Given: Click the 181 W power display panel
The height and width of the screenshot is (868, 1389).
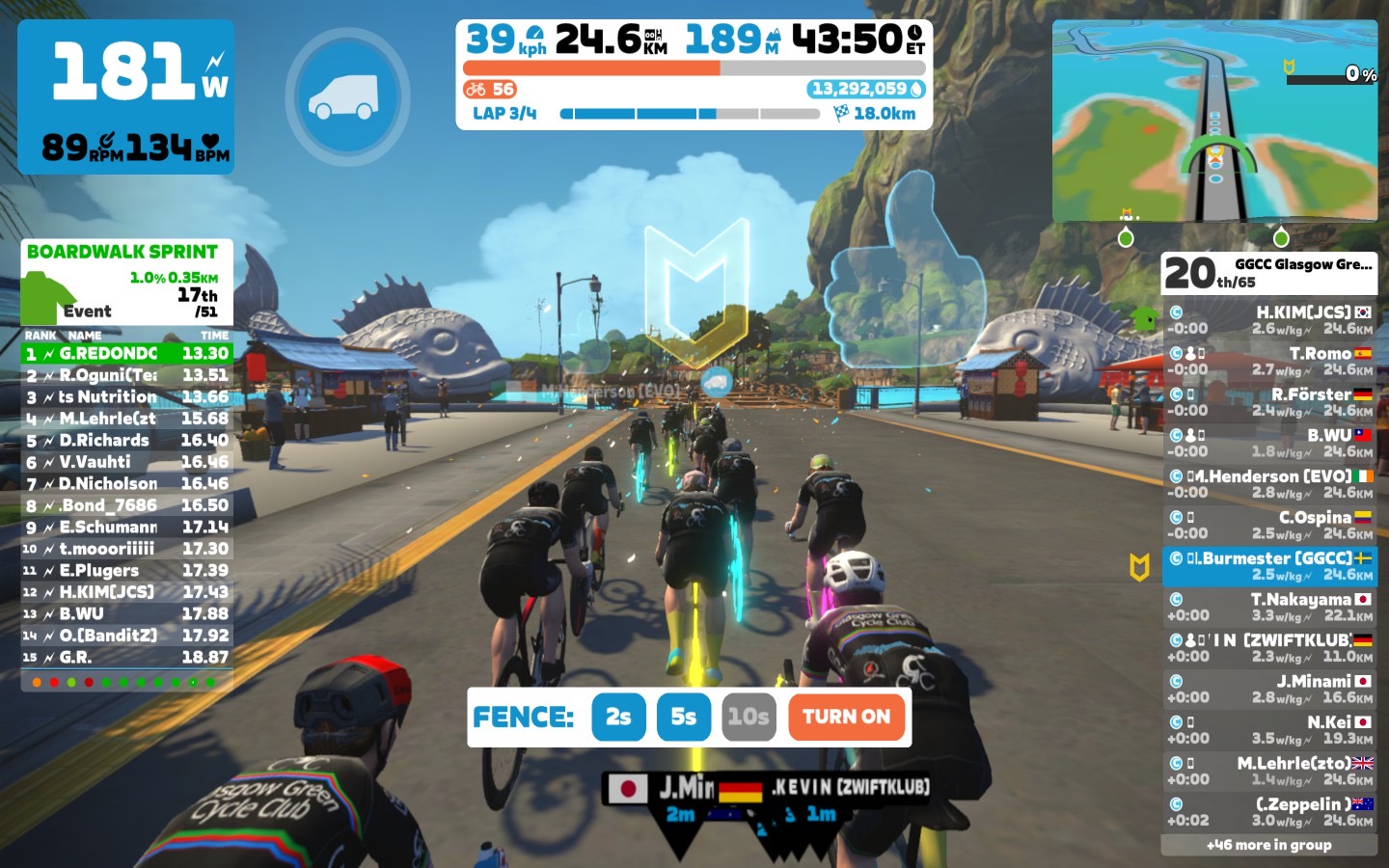Looking at the screenshot, I should point(126,96).
